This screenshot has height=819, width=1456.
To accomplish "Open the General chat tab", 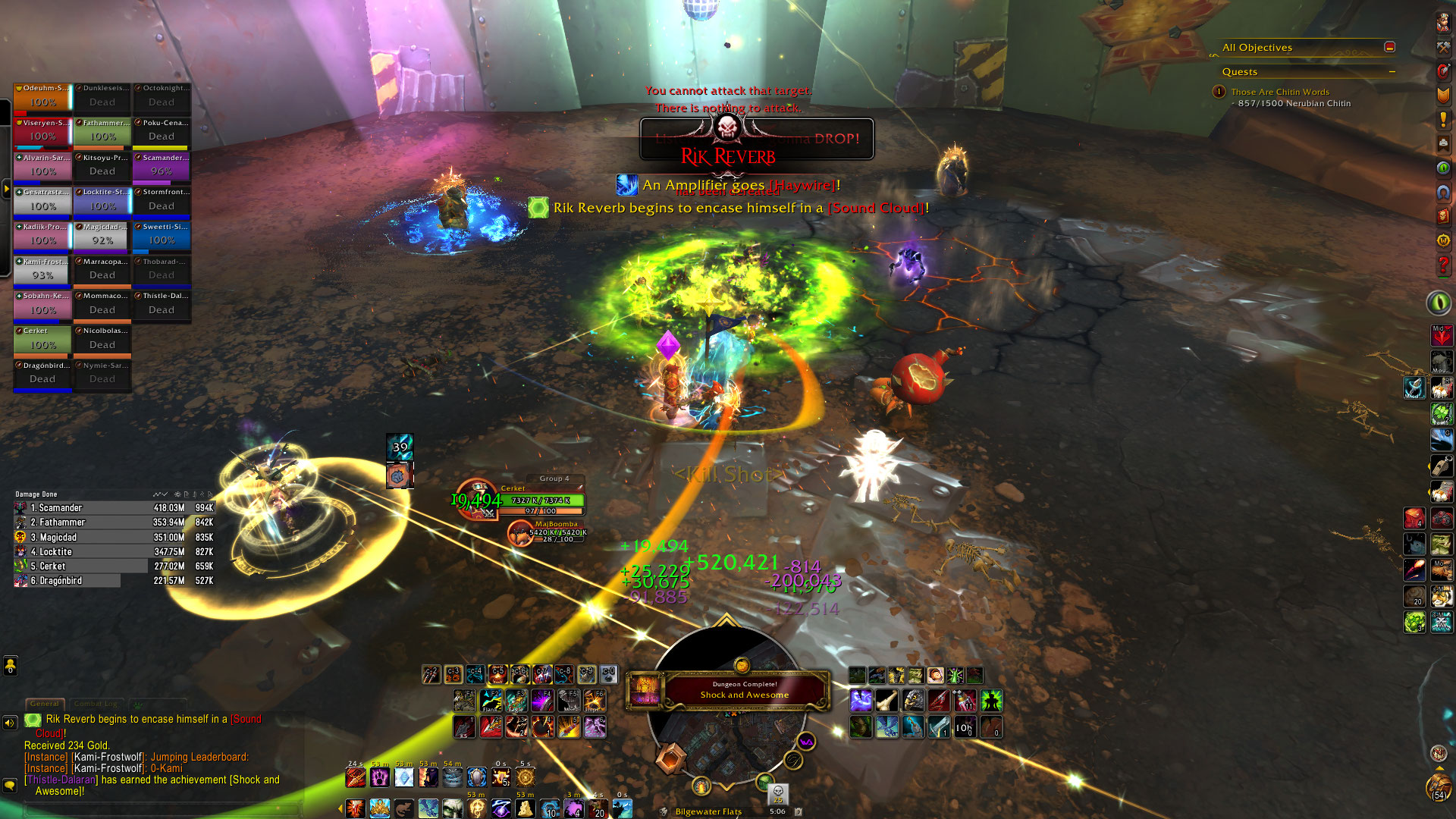I will [45, 704].
